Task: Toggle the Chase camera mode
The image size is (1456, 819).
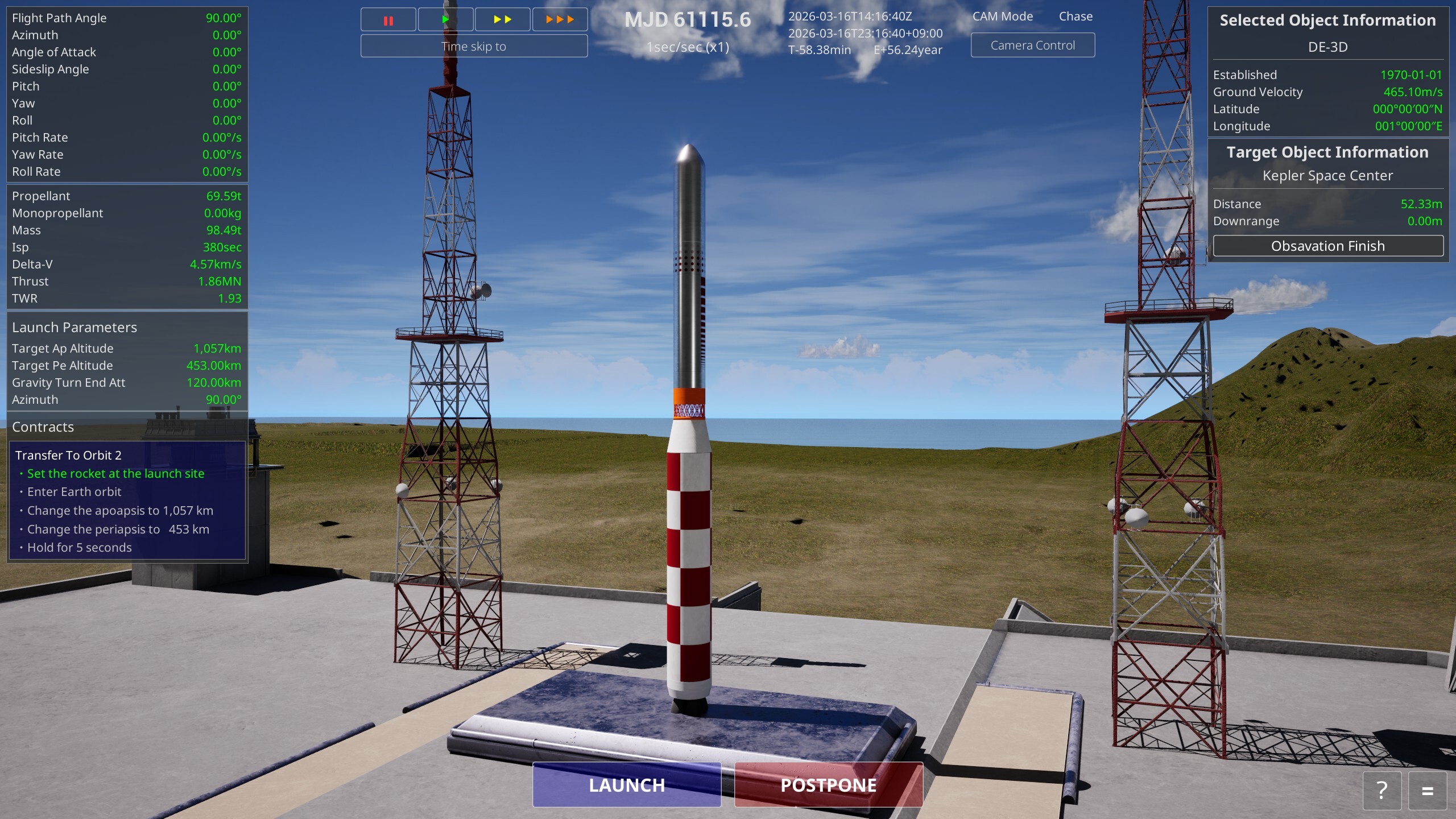Action: click(x=1075, y=16)
